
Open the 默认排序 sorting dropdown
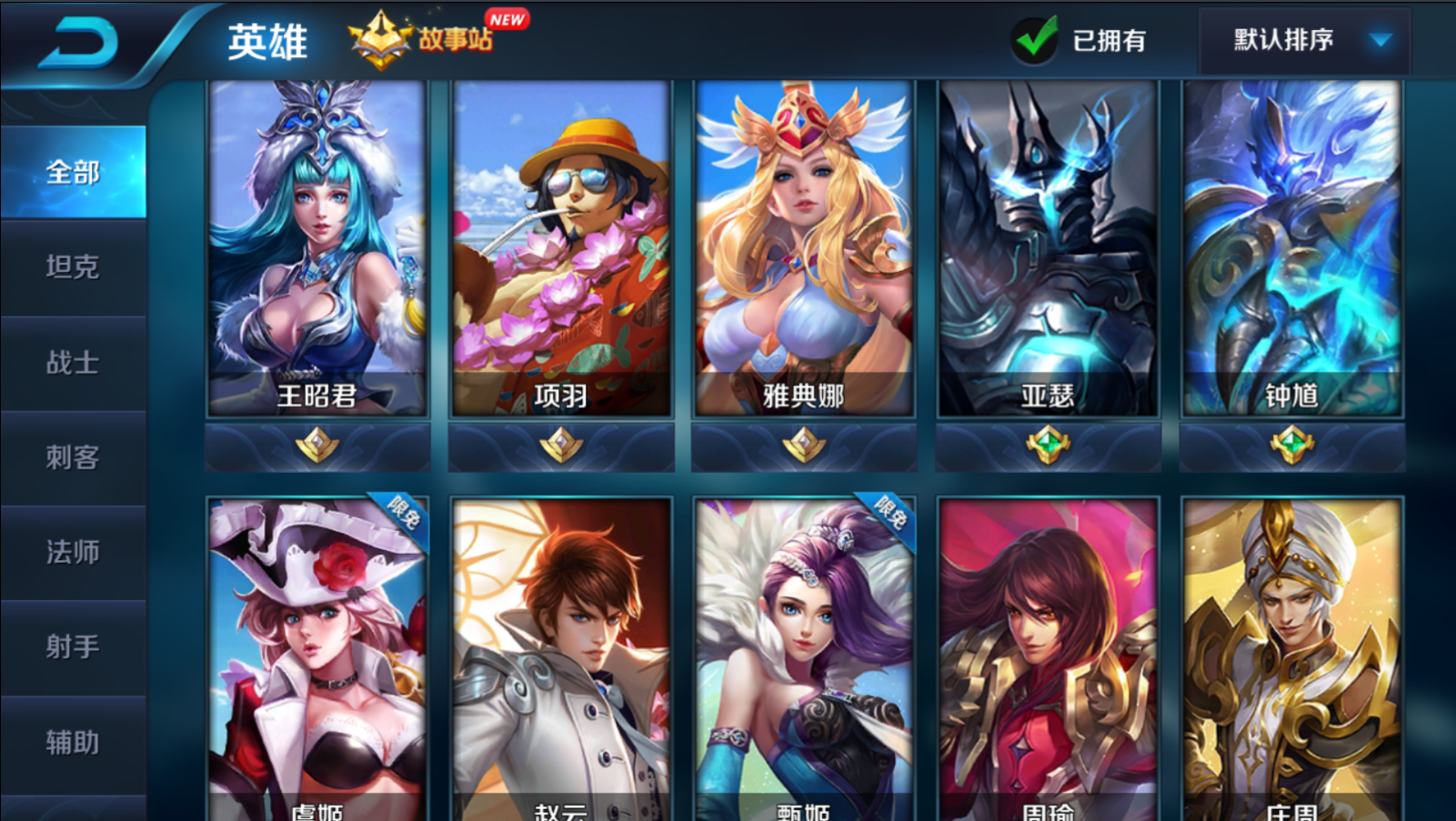click(1304, 40)
